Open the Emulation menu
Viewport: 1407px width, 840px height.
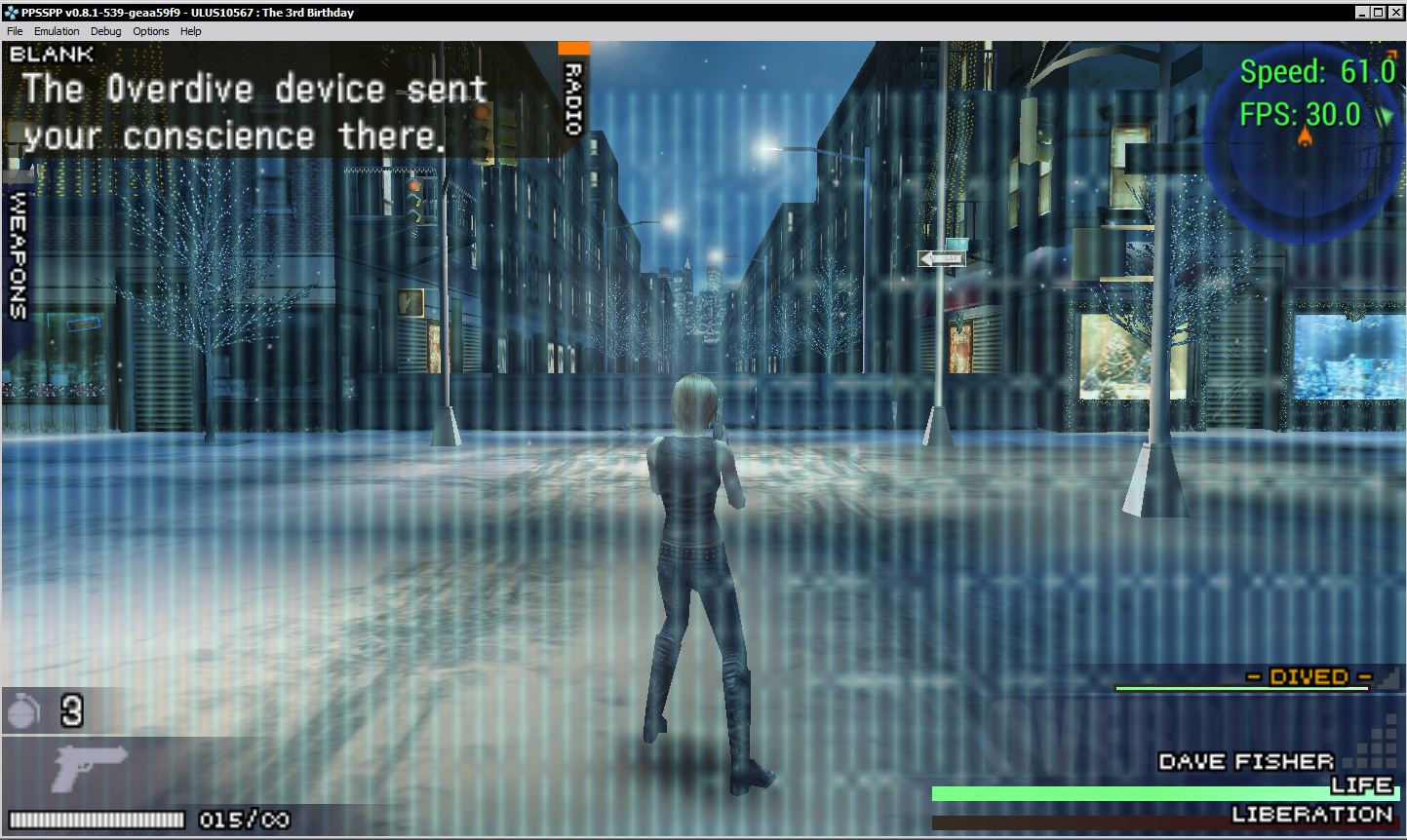pyautogui.click(x=57, y=31)
